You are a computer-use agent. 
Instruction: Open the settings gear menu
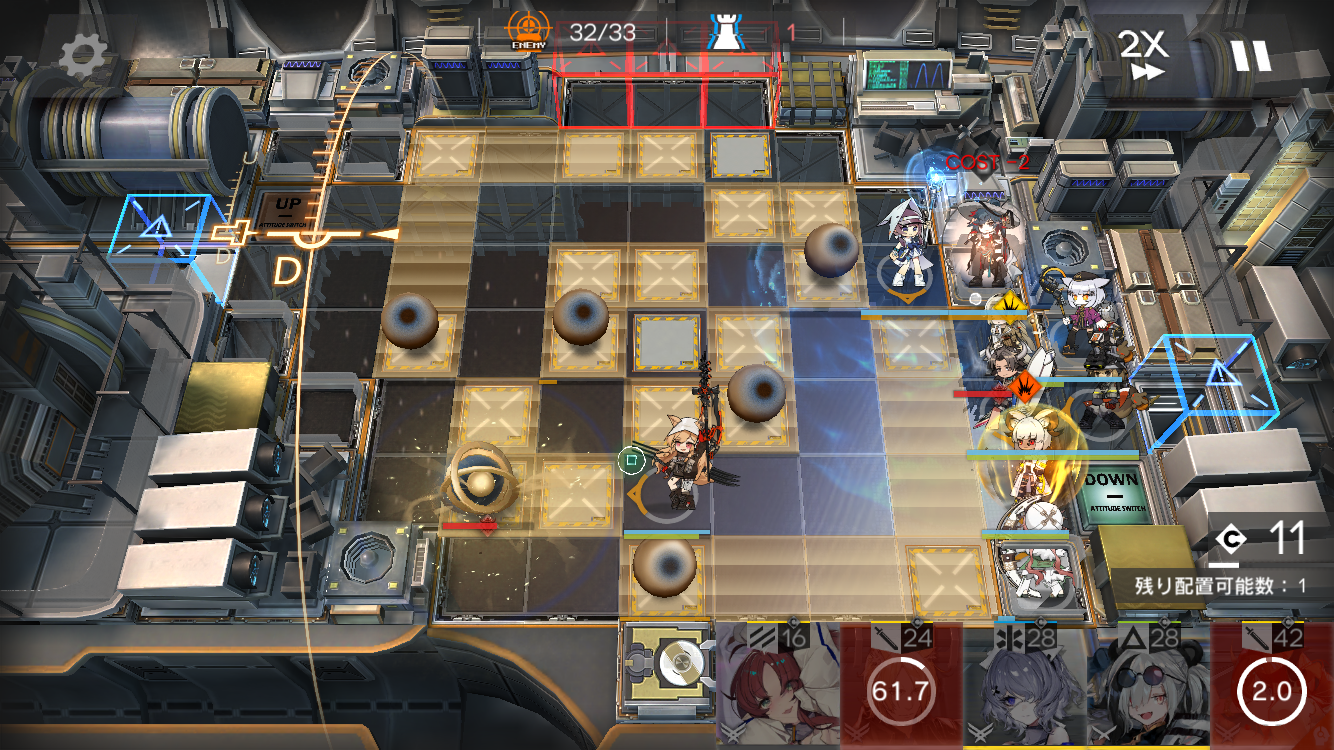pos(82,57)
